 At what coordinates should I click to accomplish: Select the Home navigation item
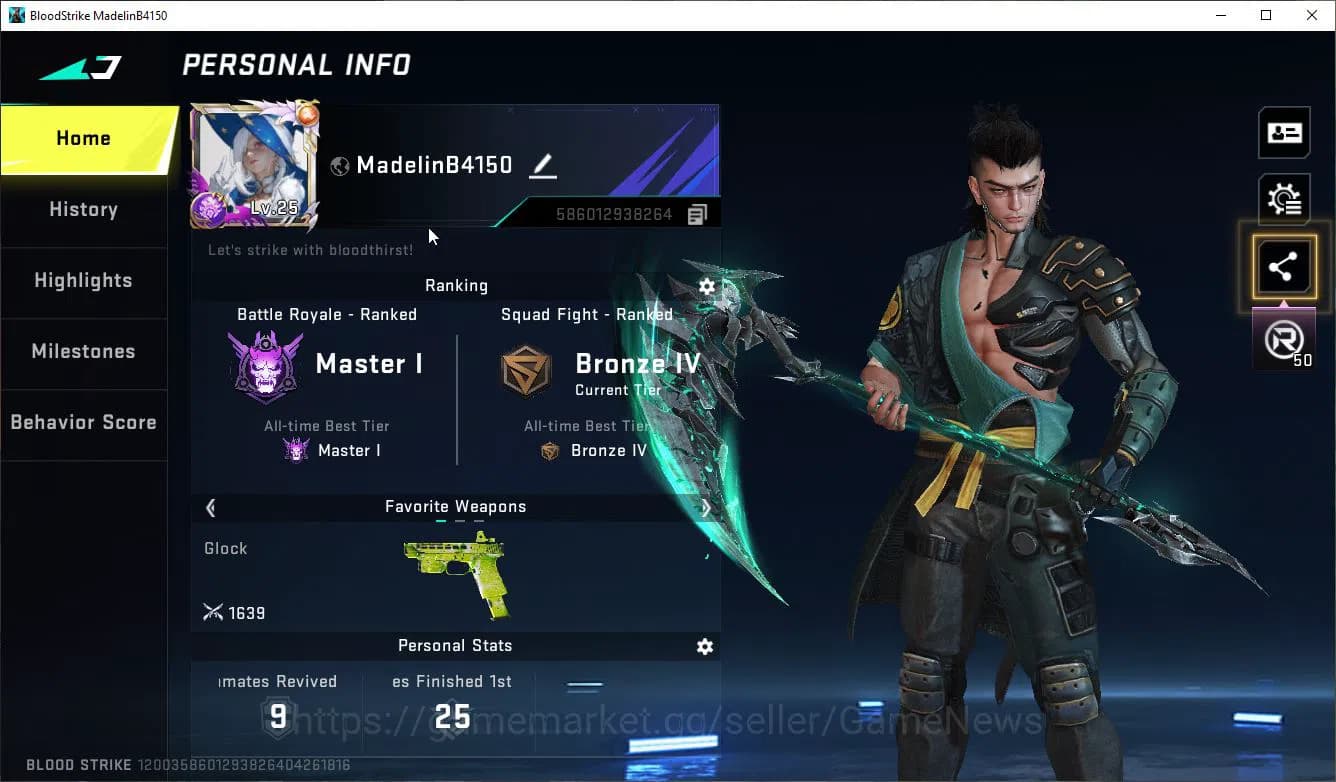[83, 138]
